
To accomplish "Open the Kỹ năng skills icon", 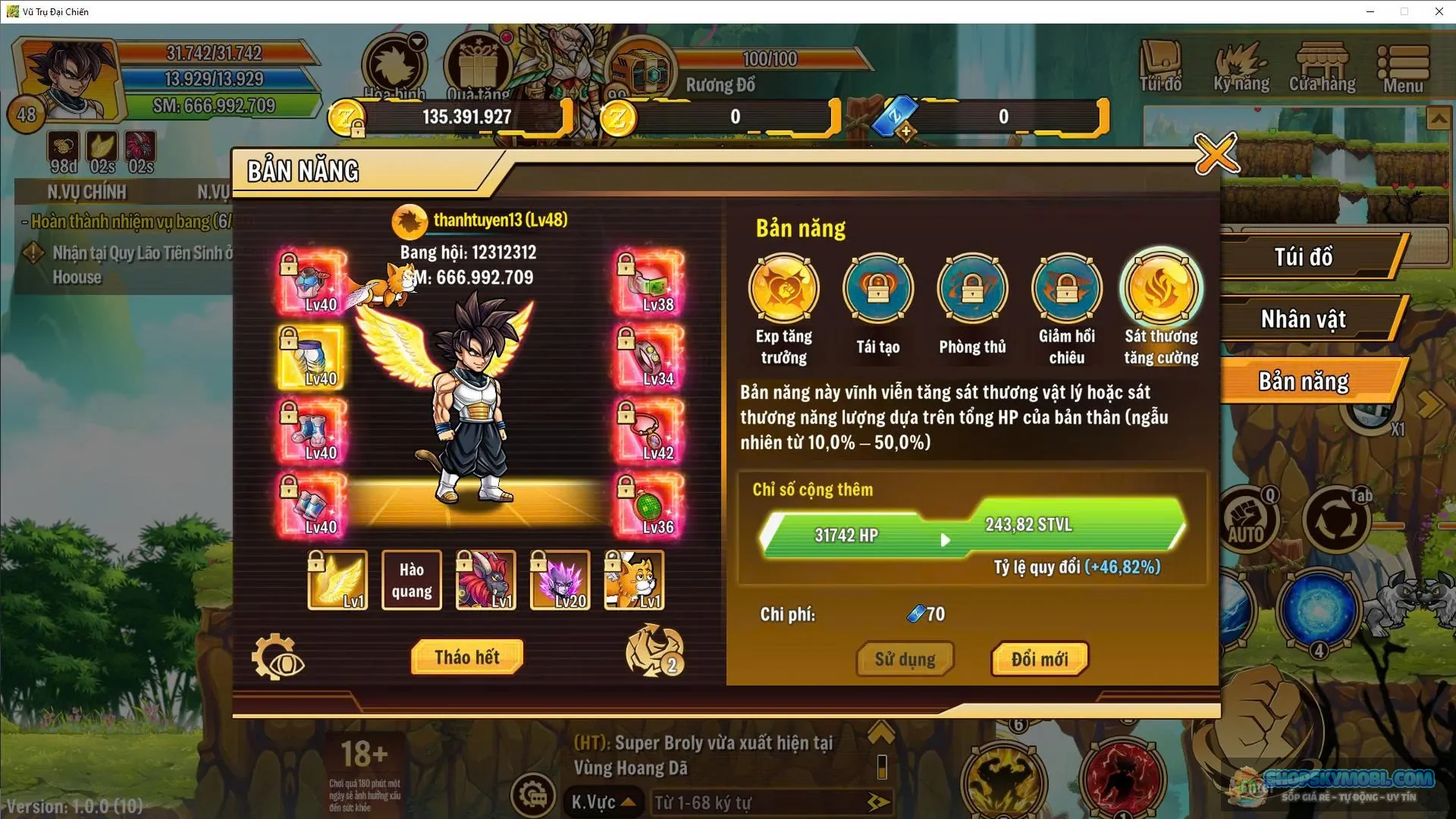I will [x=1242, y=67].
